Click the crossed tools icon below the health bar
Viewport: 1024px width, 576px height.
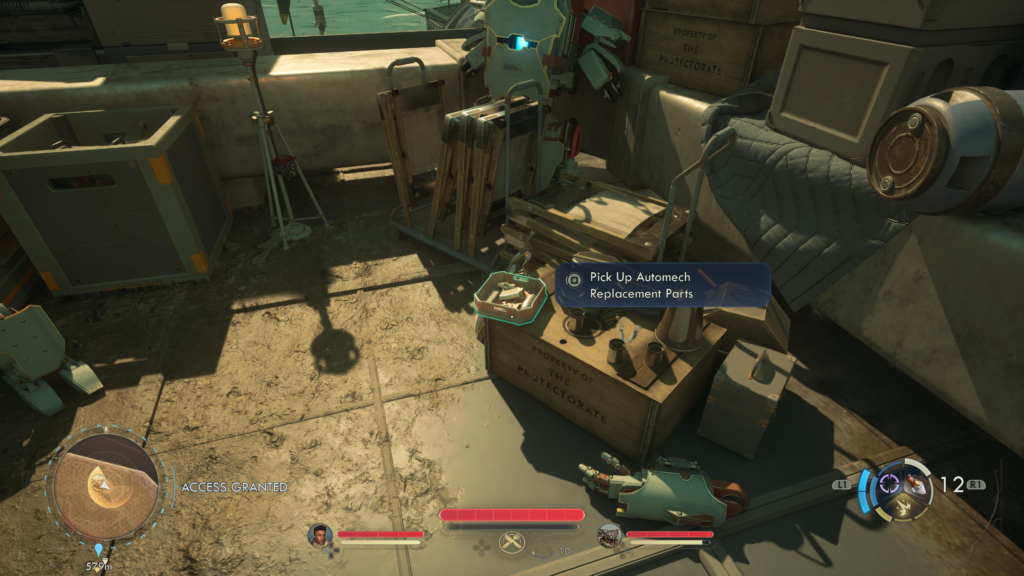click(x=511, y=541)
